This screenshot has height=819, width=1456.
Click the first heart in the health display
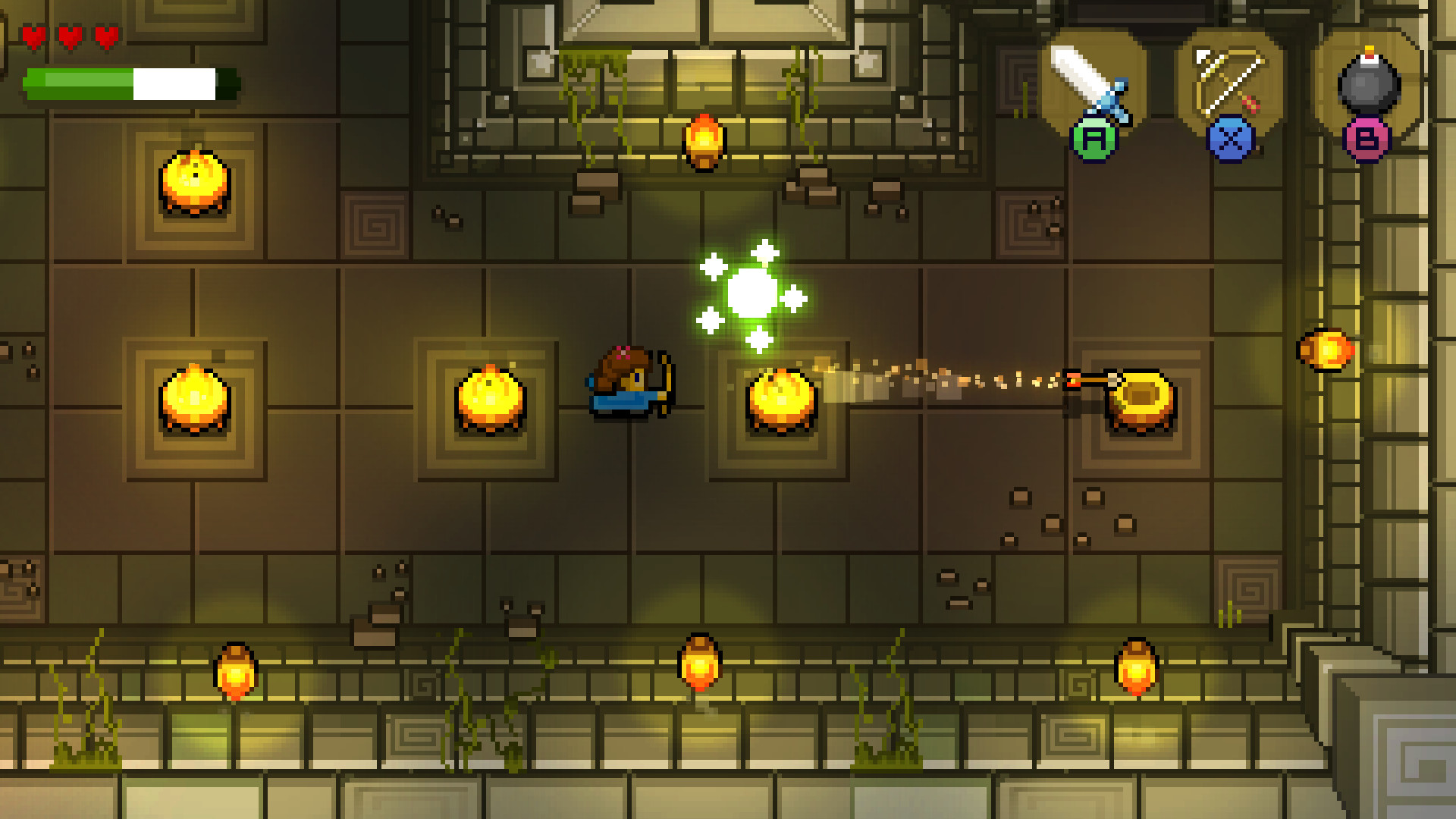pyautogui.click(x=35, y=34)
